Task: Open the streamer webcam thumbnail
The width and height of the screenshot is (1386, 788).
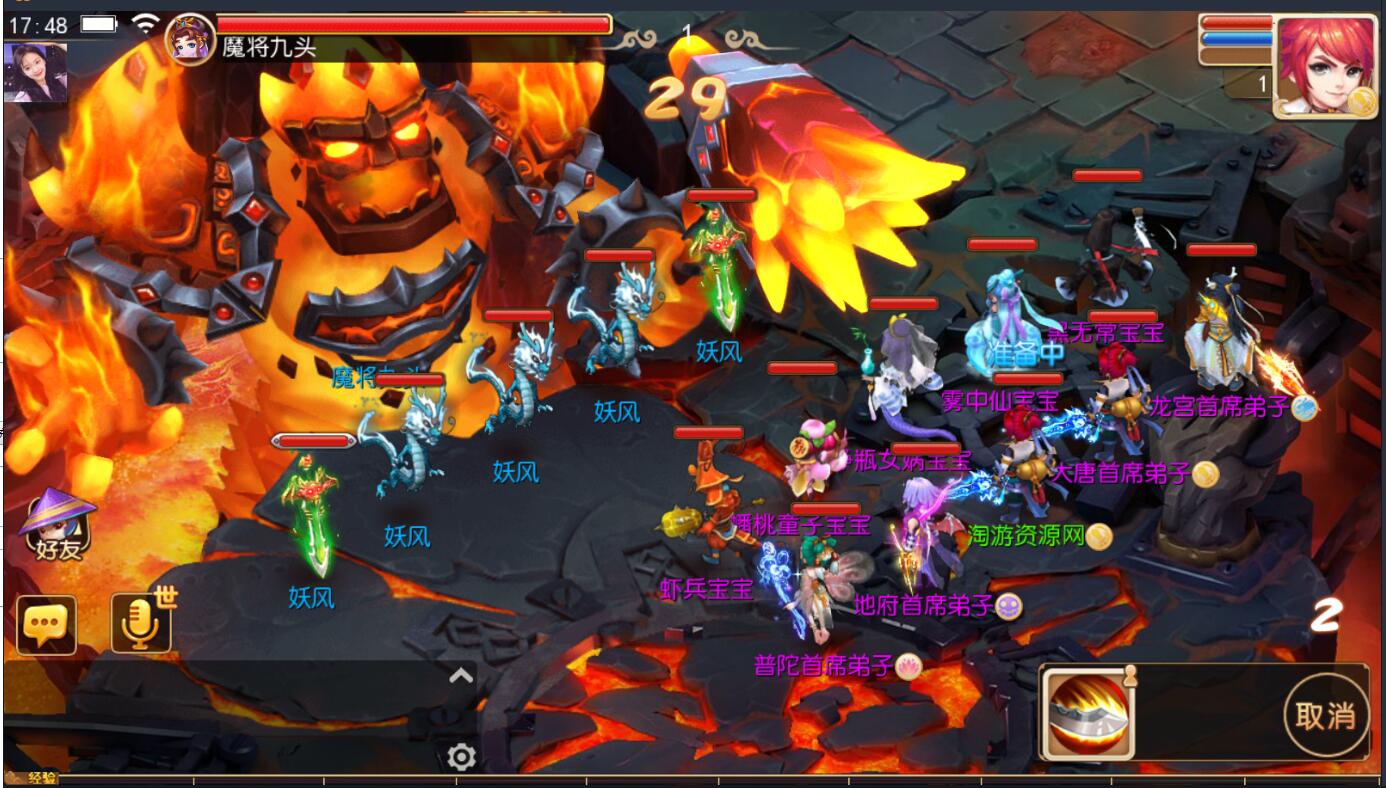Action: (x=36, y=72)
